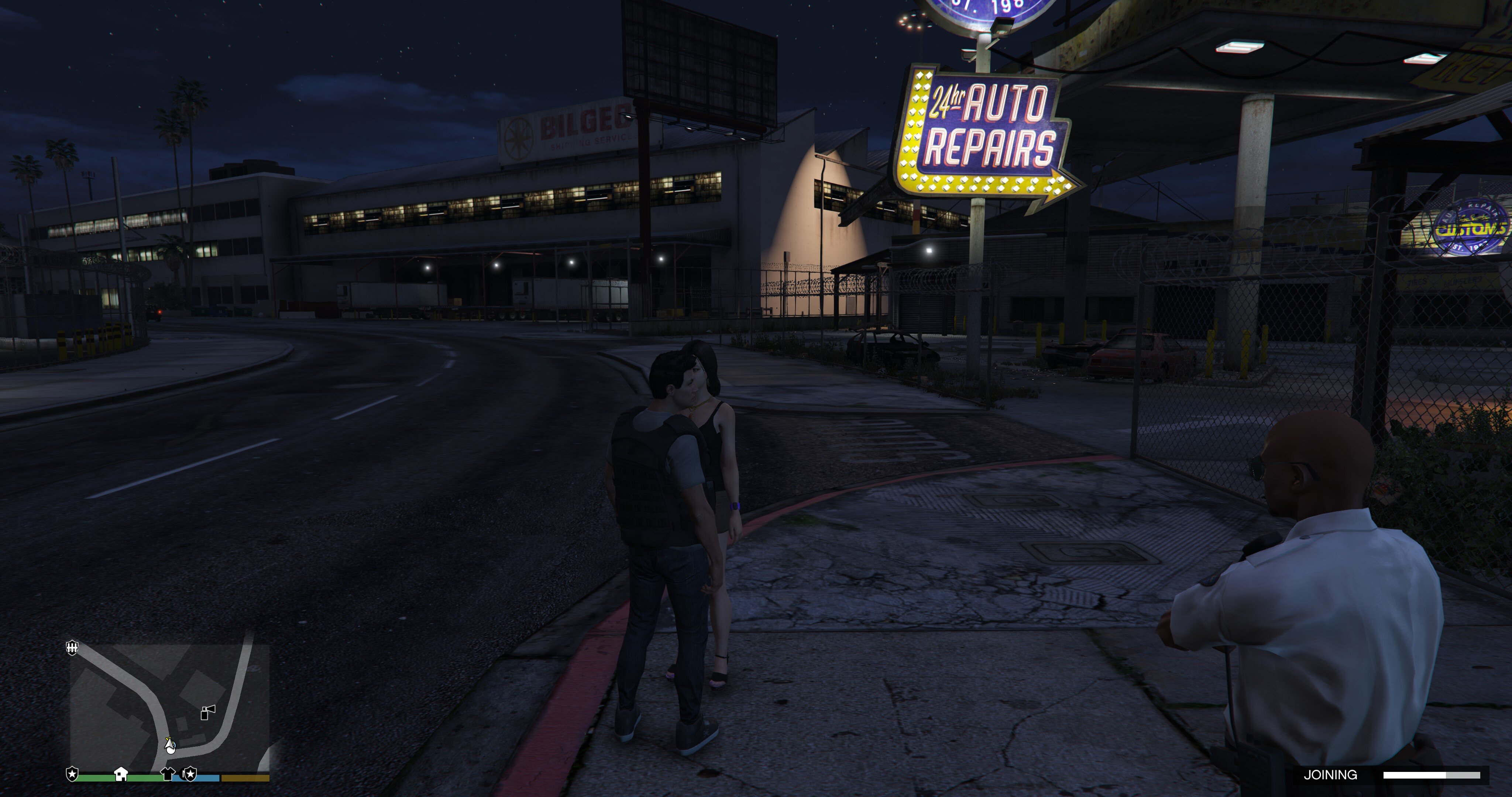This screenshot has width=1512, height=797.
Task: Select the t-shirt clothing store blip
Action: (x=168, y=773)
